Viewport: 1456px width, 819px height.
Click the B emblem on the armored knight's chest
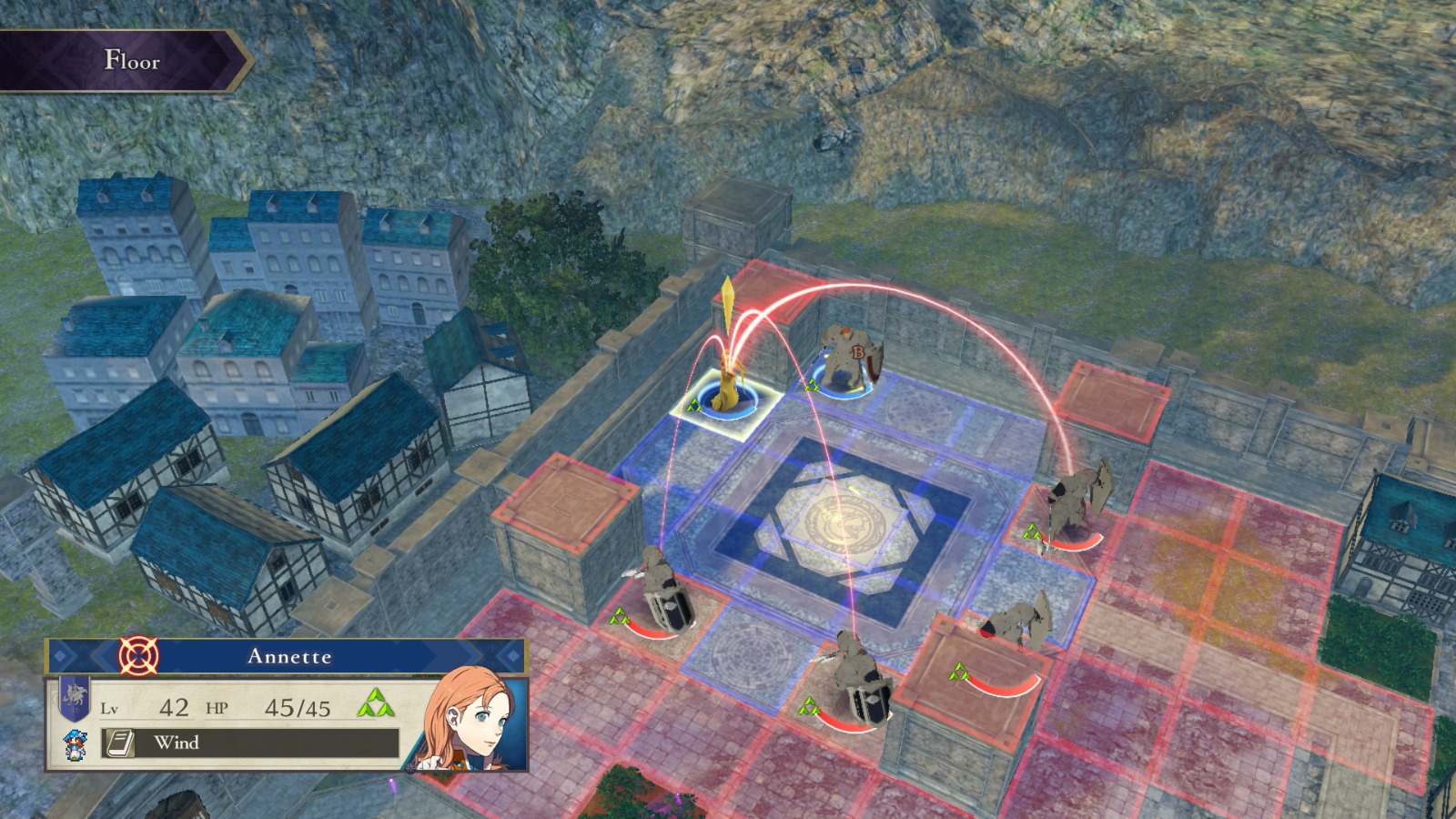click(x=859, y=352)
